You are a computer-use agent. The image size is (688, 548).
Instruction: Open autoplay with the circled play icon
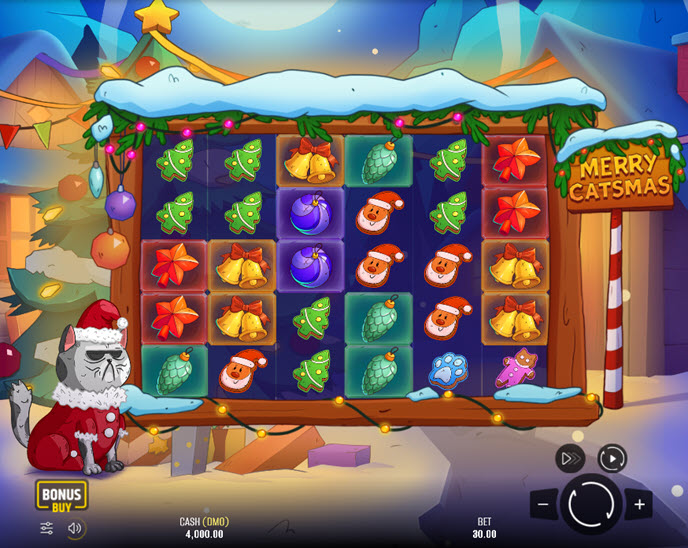612,459
